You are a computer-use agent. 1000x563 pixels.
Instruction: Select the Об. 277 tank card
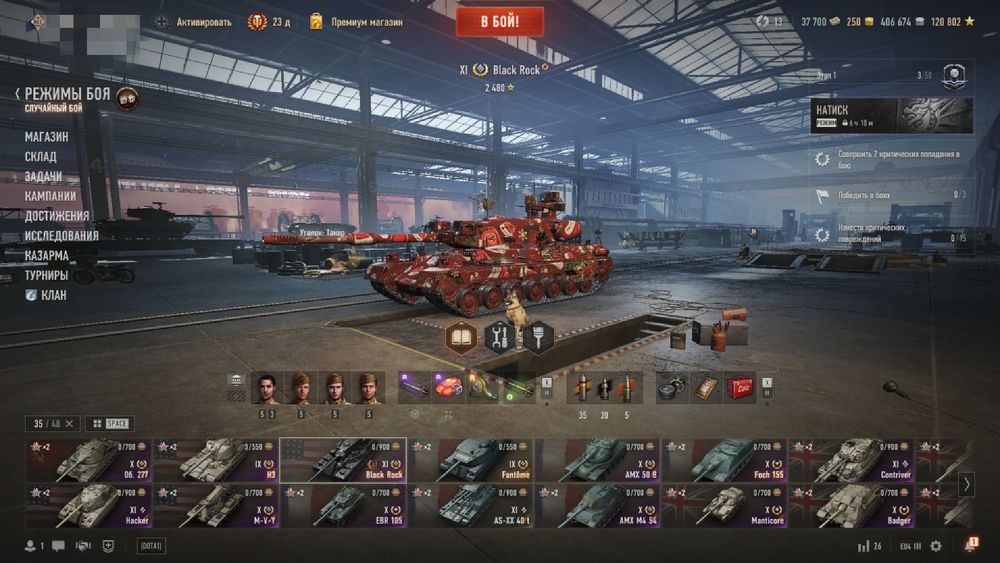pos(89,460)
